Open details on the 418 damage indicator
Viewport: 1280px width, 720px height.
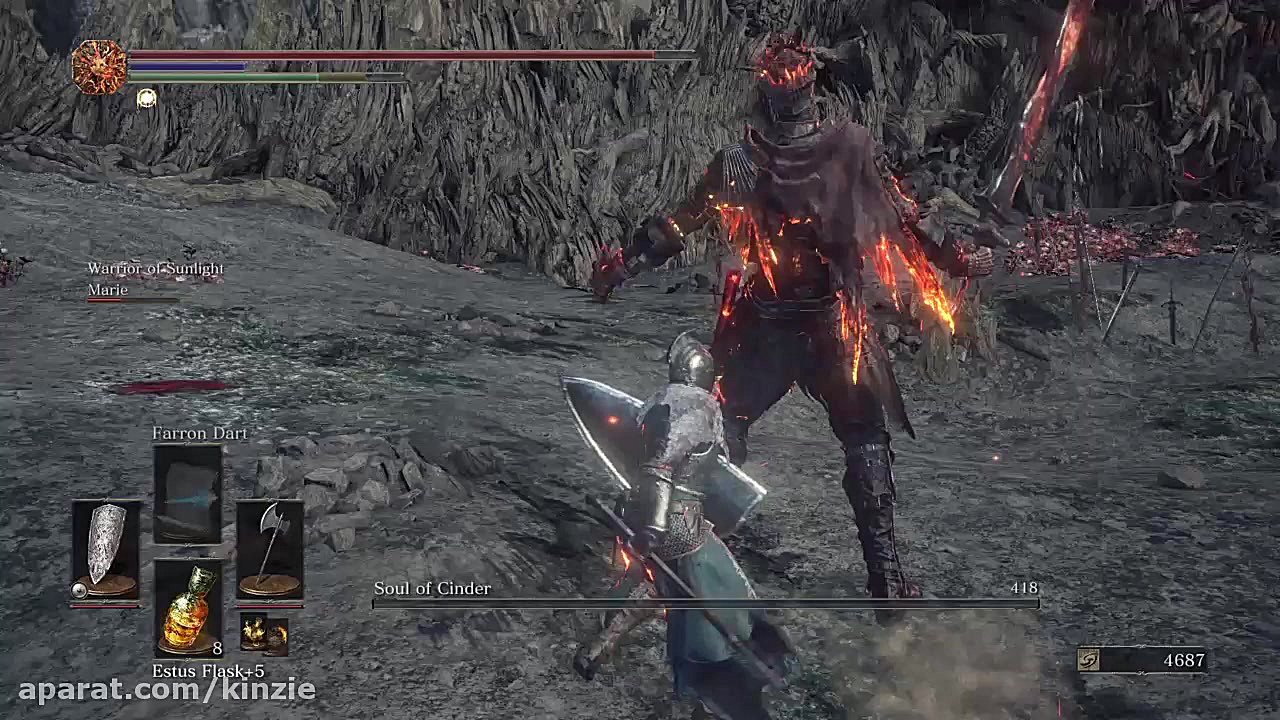tap(1026, 589)
